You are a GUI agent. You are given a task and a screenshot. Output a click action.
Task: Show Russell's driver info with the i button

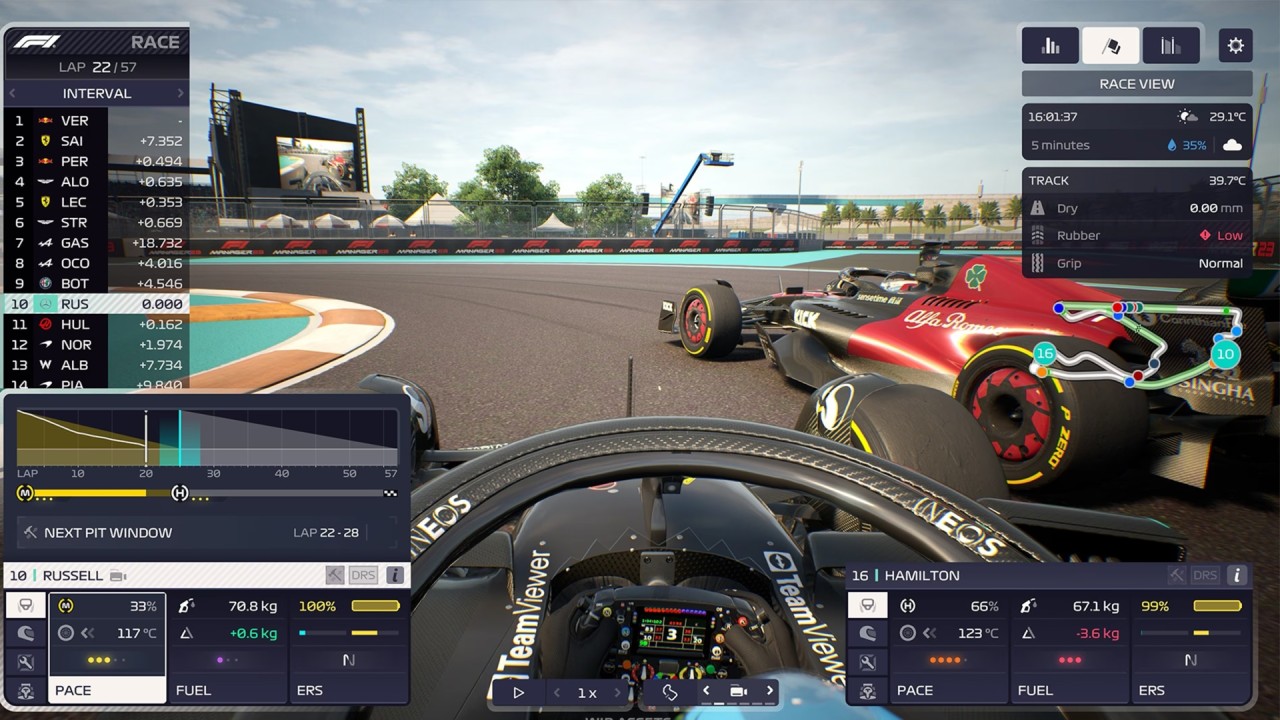coord(395,575)
